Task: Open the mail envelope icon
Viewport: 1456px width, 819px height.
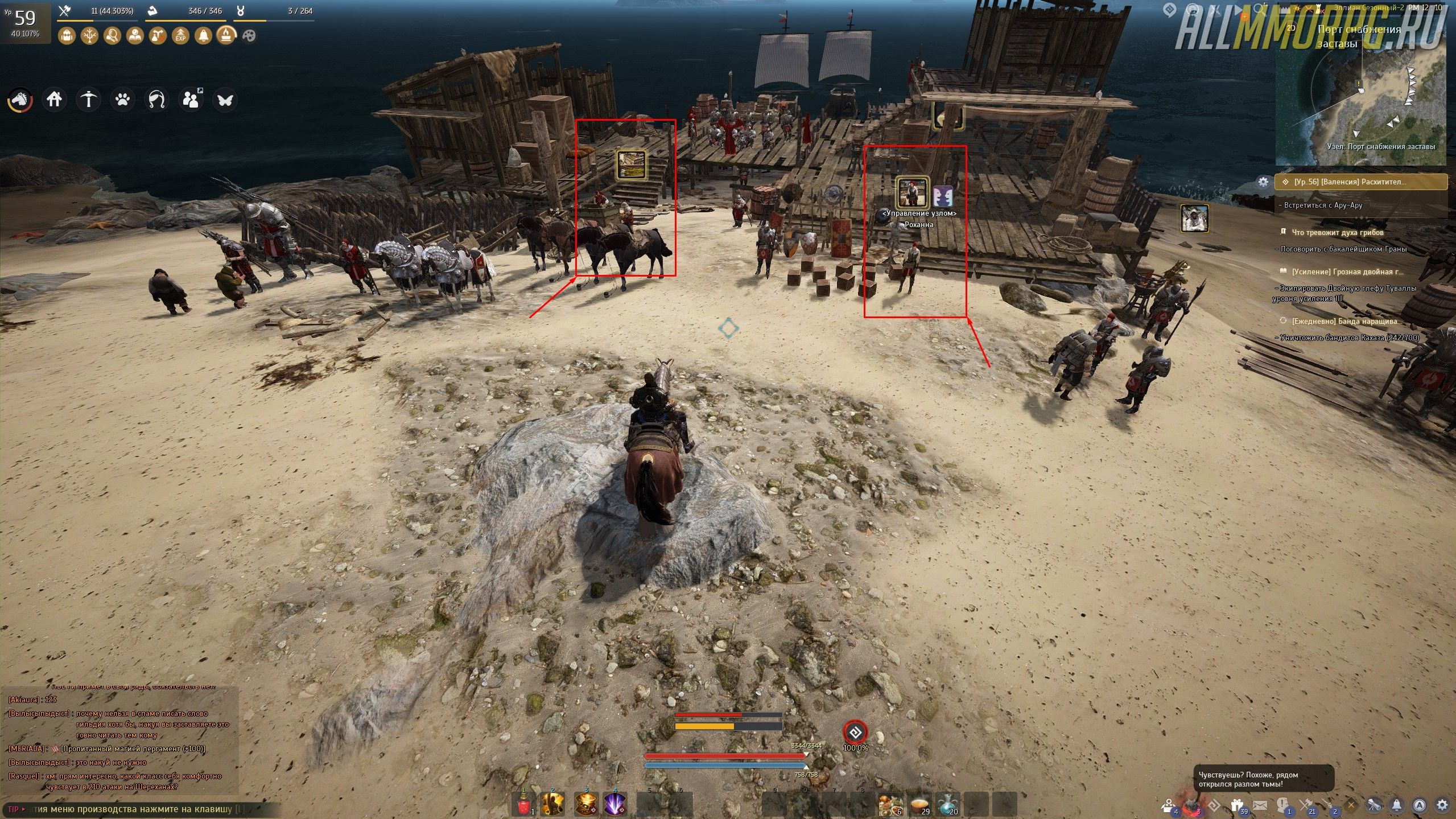Action: click(1260, 805)
